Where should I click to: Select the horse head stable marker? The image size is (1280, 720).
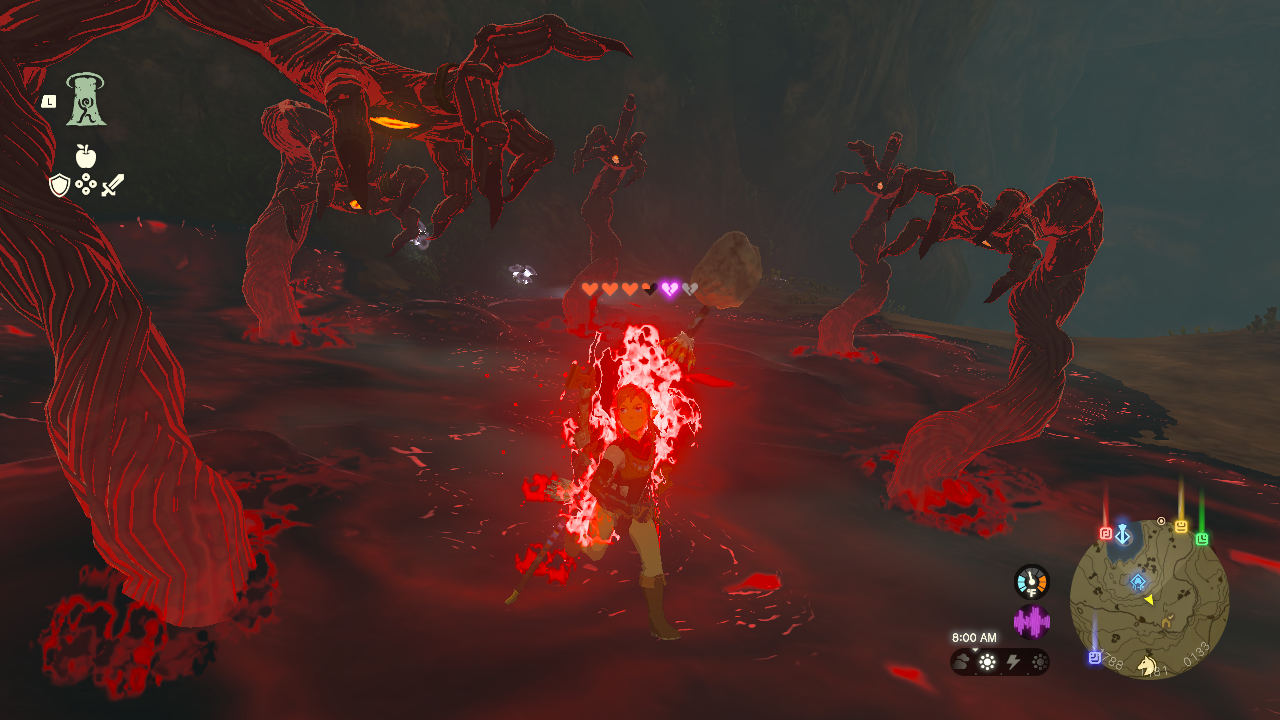pos(1148,664)
